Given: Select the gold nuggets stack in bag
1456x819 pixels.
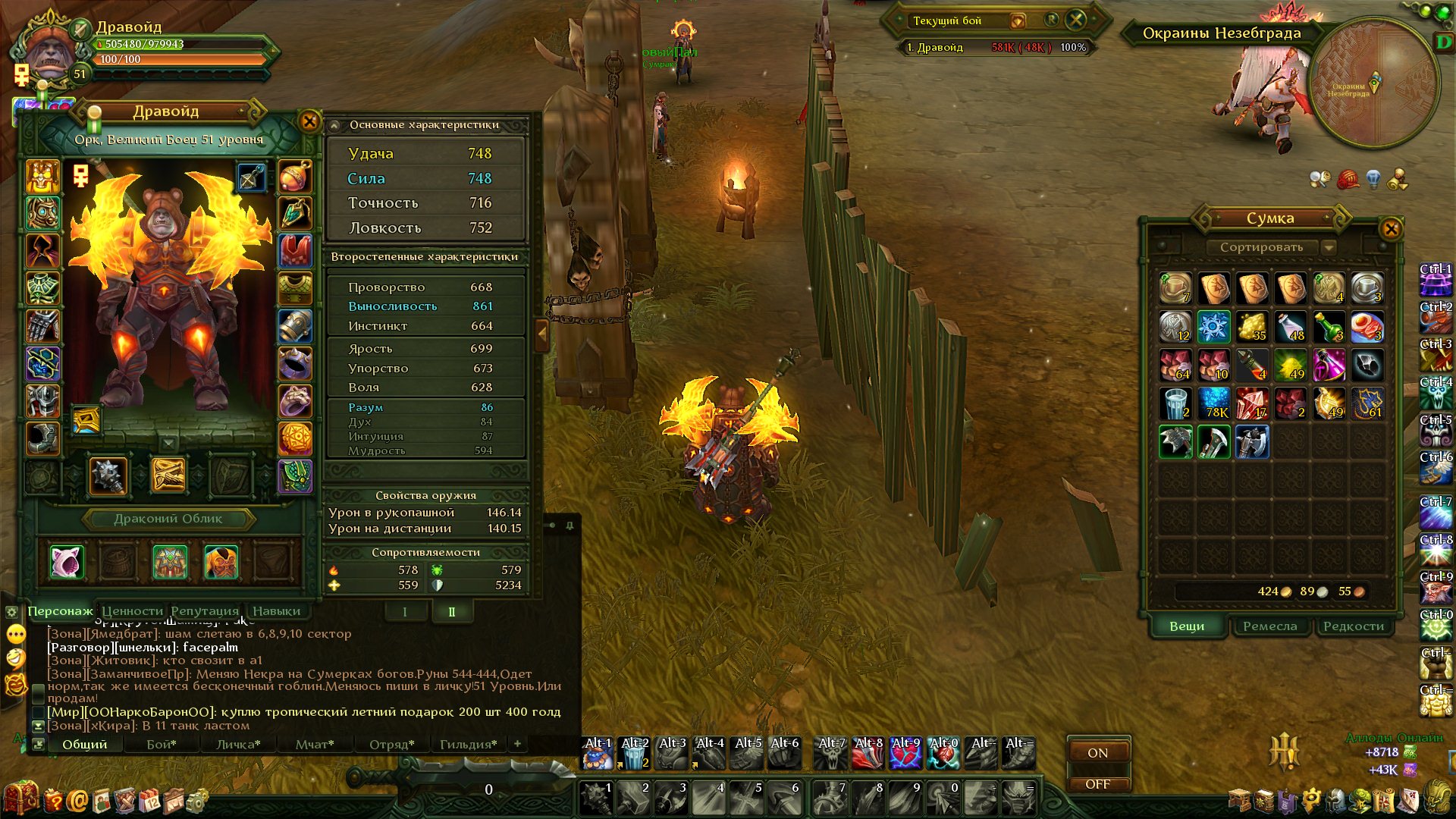Looking at the screenshot, I should coord(1252,327).
